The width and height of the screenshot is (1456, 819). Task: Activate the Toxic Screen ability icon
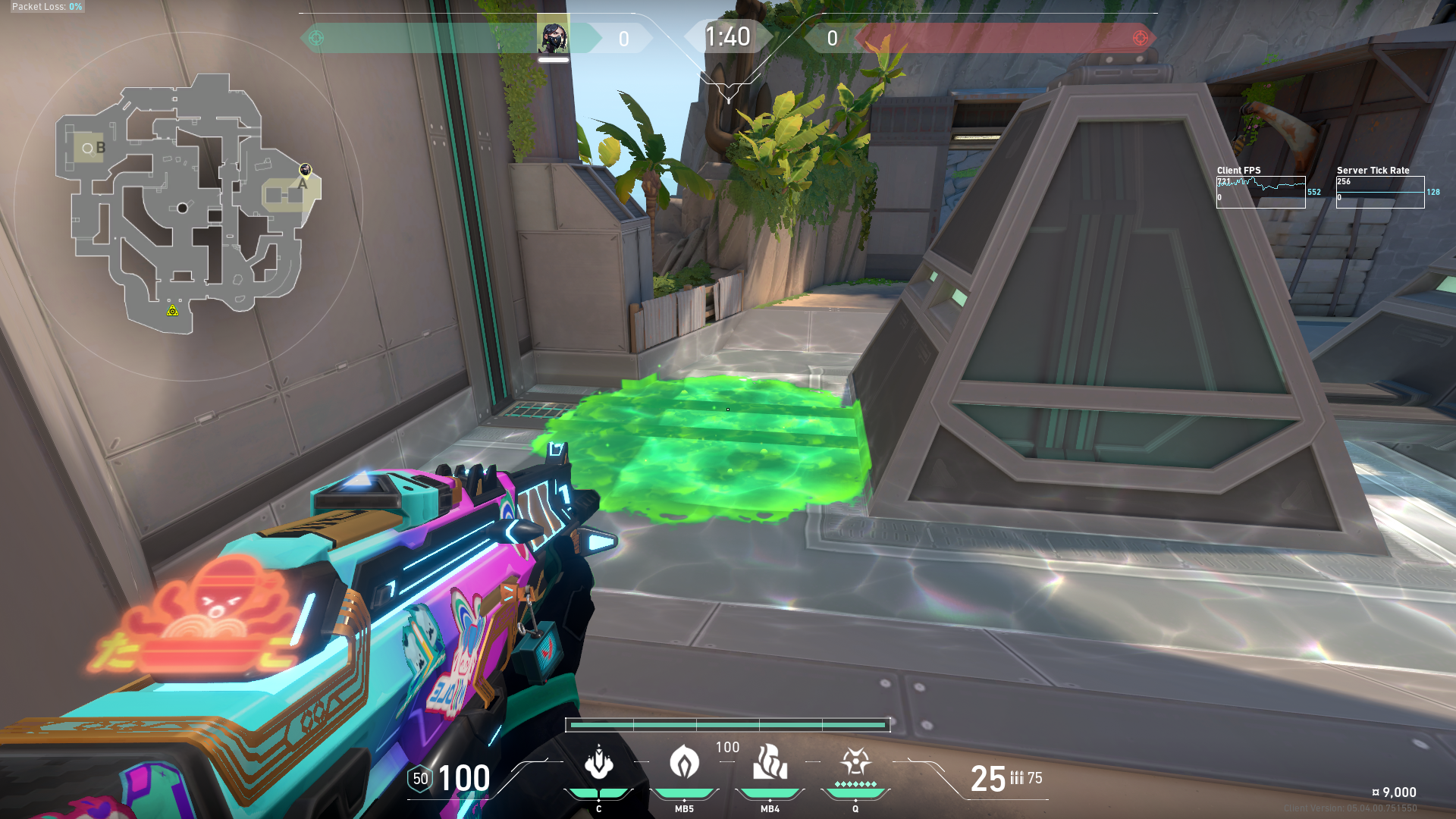point(770,763)
